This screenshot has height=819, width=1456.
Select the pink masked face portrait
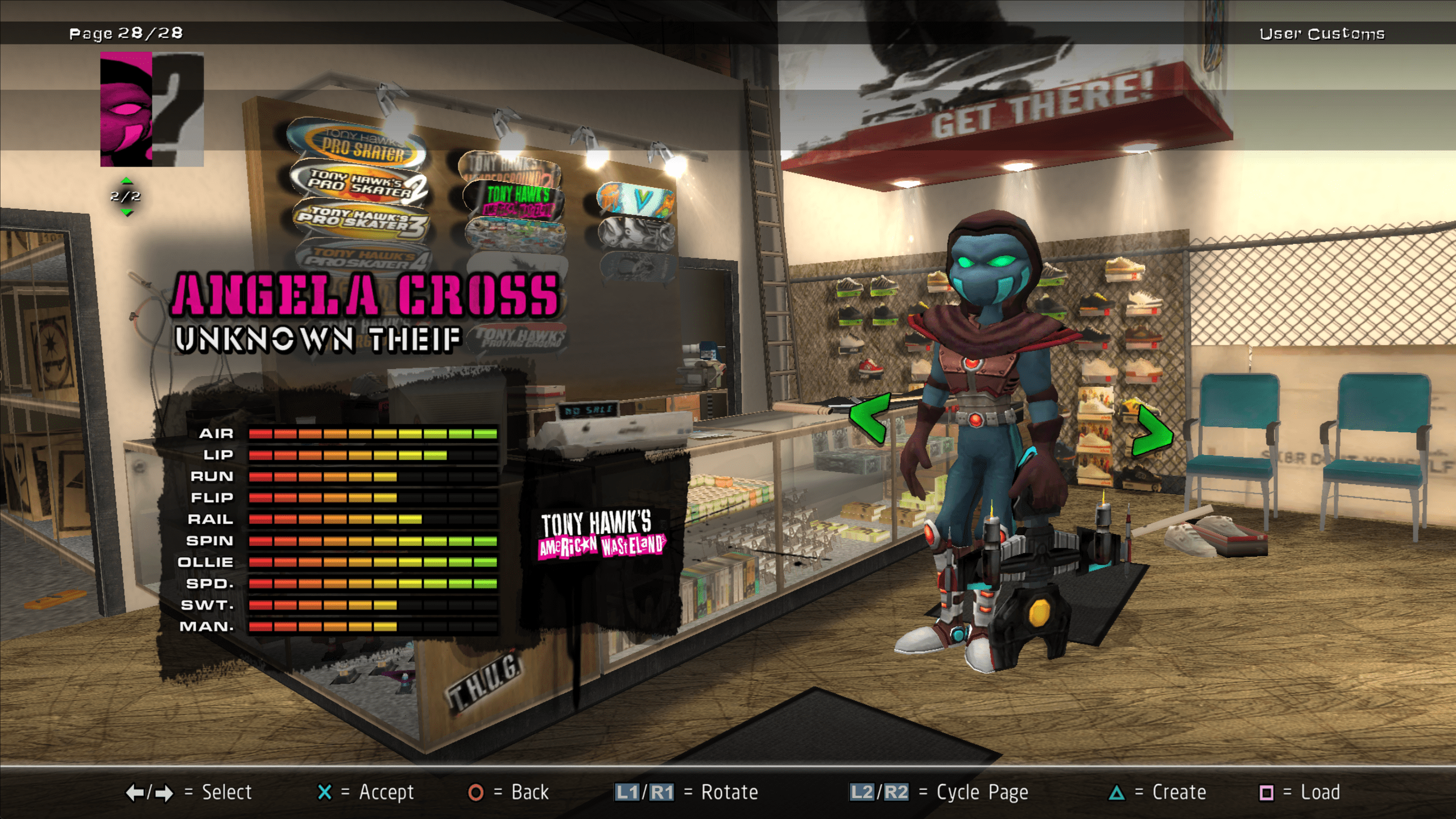[126, 109]
